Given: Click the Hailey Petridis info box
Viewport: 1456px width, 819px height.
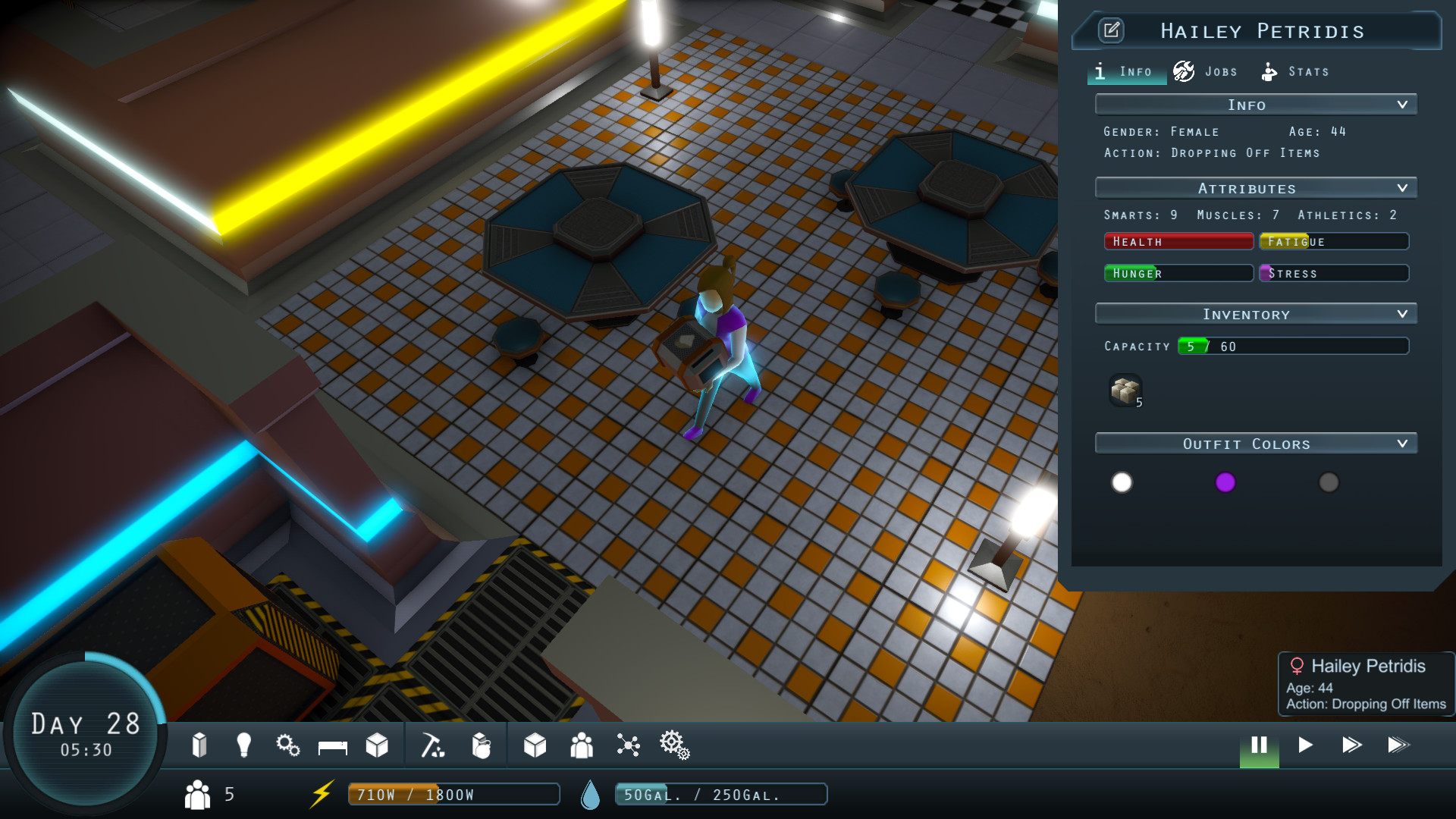Looking at the screenshot, I should (x=1365, y=683).
